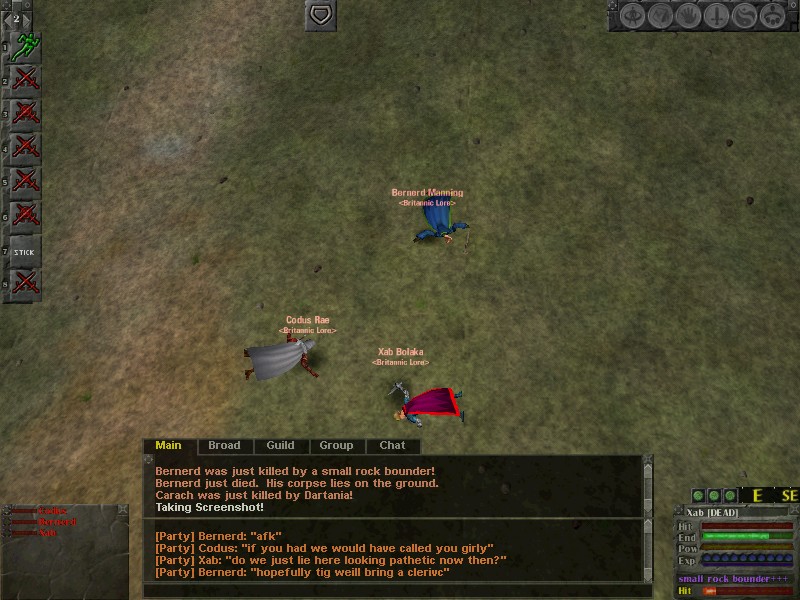The width and height of the screenshot is (800, 600).
Task: Open the sword combat menu icon
Action: (x=716, y=16)
